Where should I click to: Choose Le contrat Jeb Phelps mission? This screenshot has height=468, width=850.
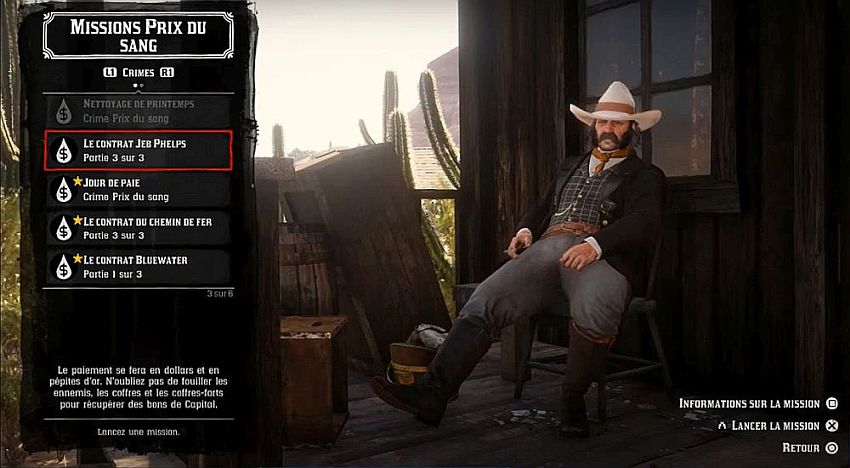(138, 150)
